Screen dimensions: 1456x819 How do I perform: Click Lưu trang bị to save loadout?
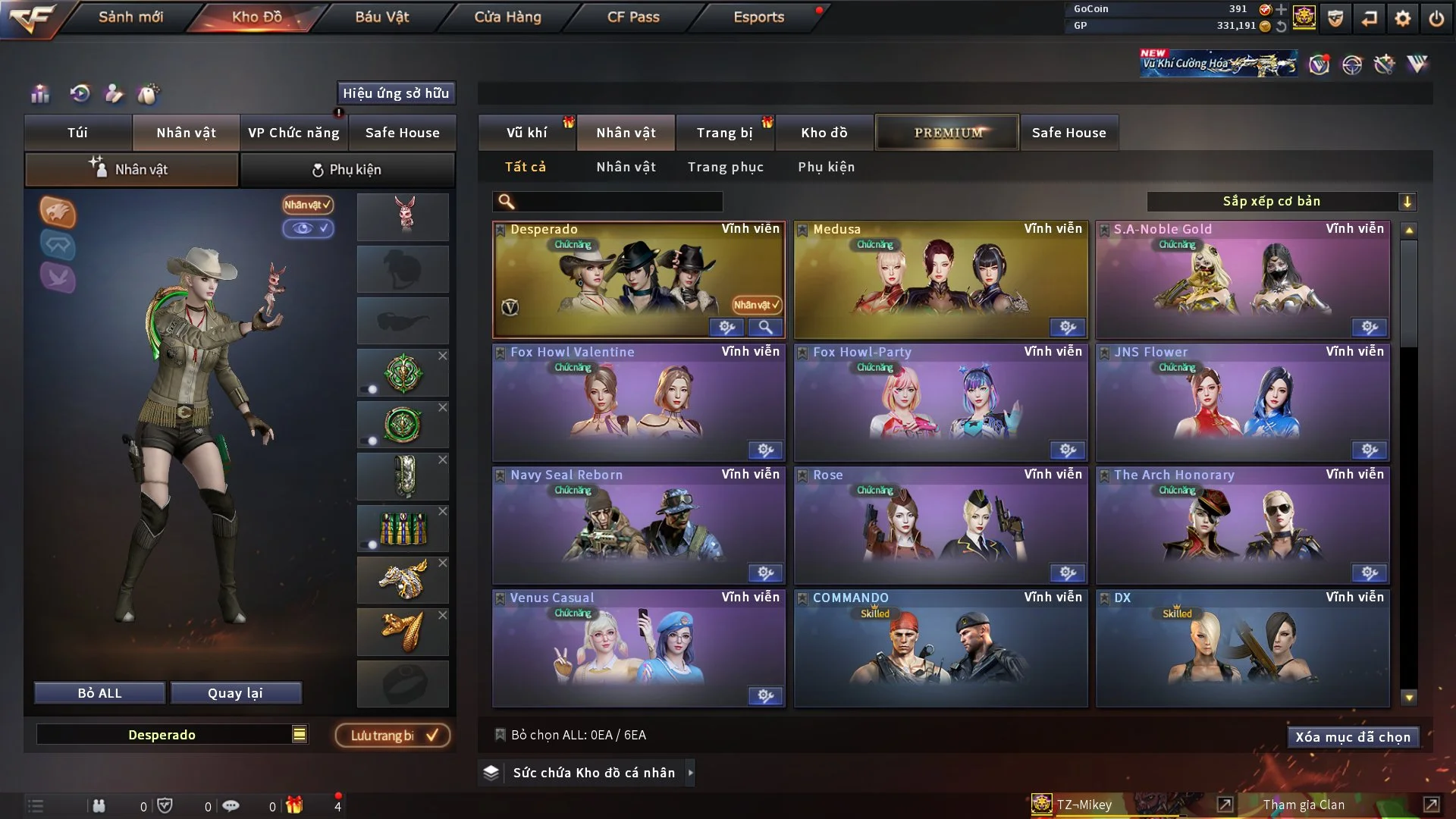(x=391, y=735)
